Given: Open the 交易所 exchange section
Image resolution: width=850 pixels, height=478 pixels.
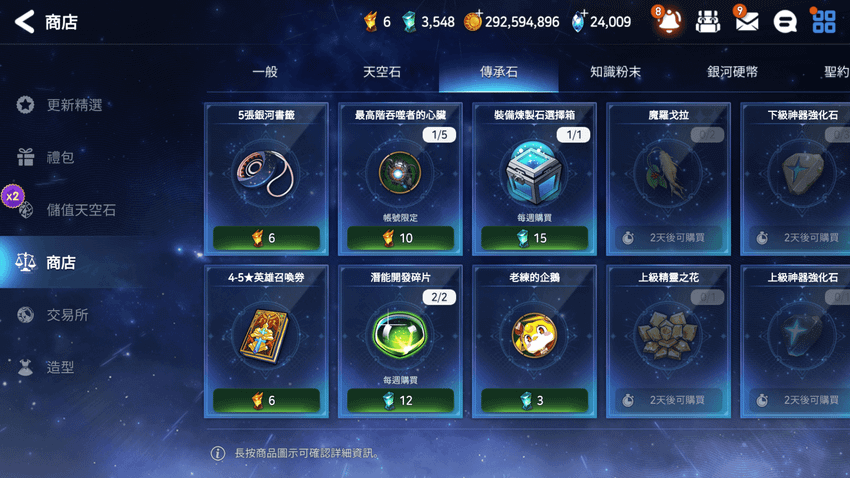Looking at the screenshot, I should 67,315.
